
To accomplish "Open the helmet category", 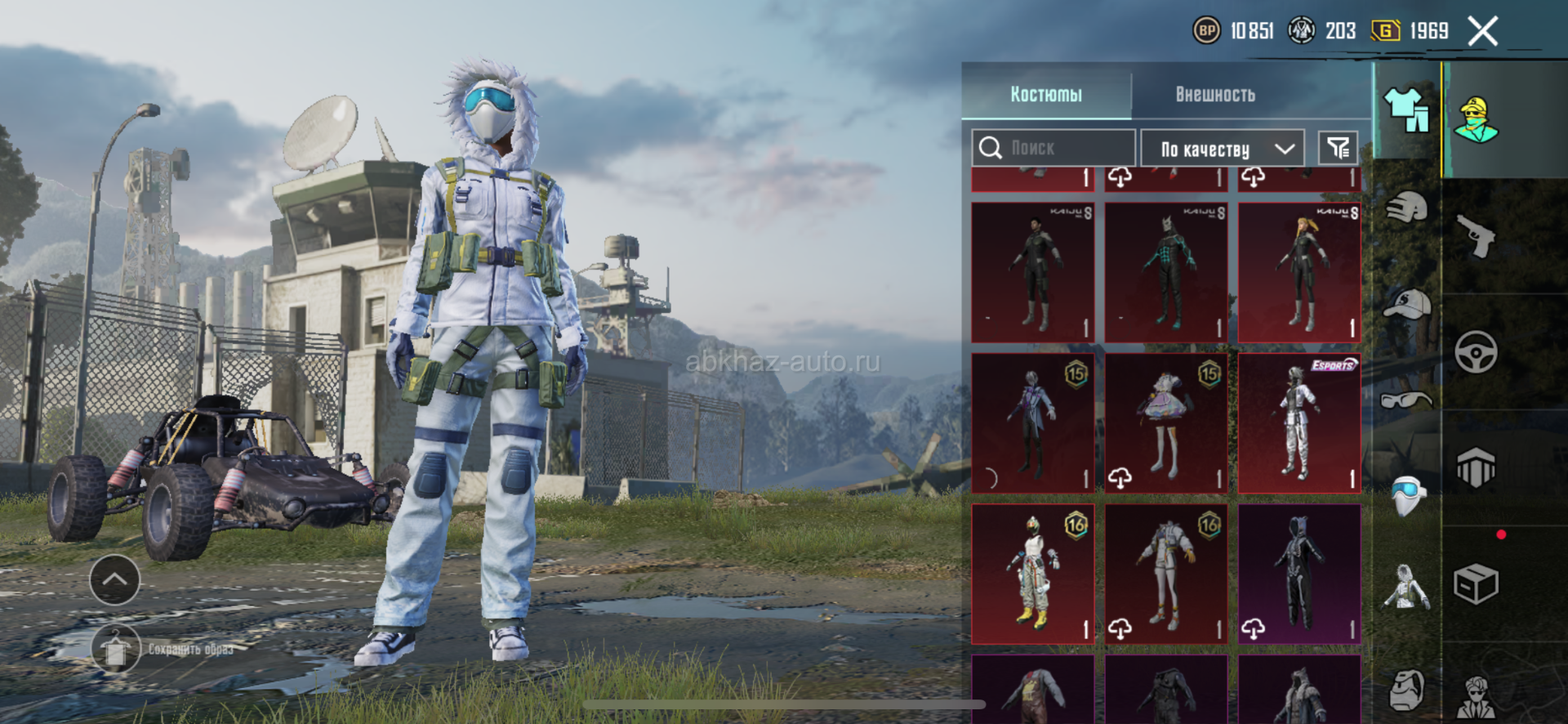I will 1406,208.
